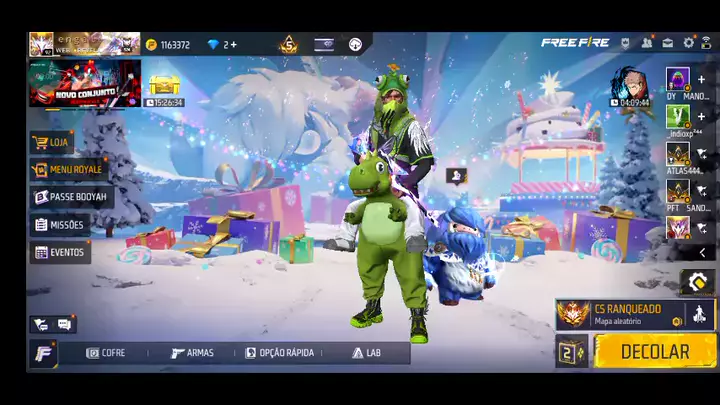Open the settings gear icon
This screenshot has width=720, height=405.
pos(688,43)
